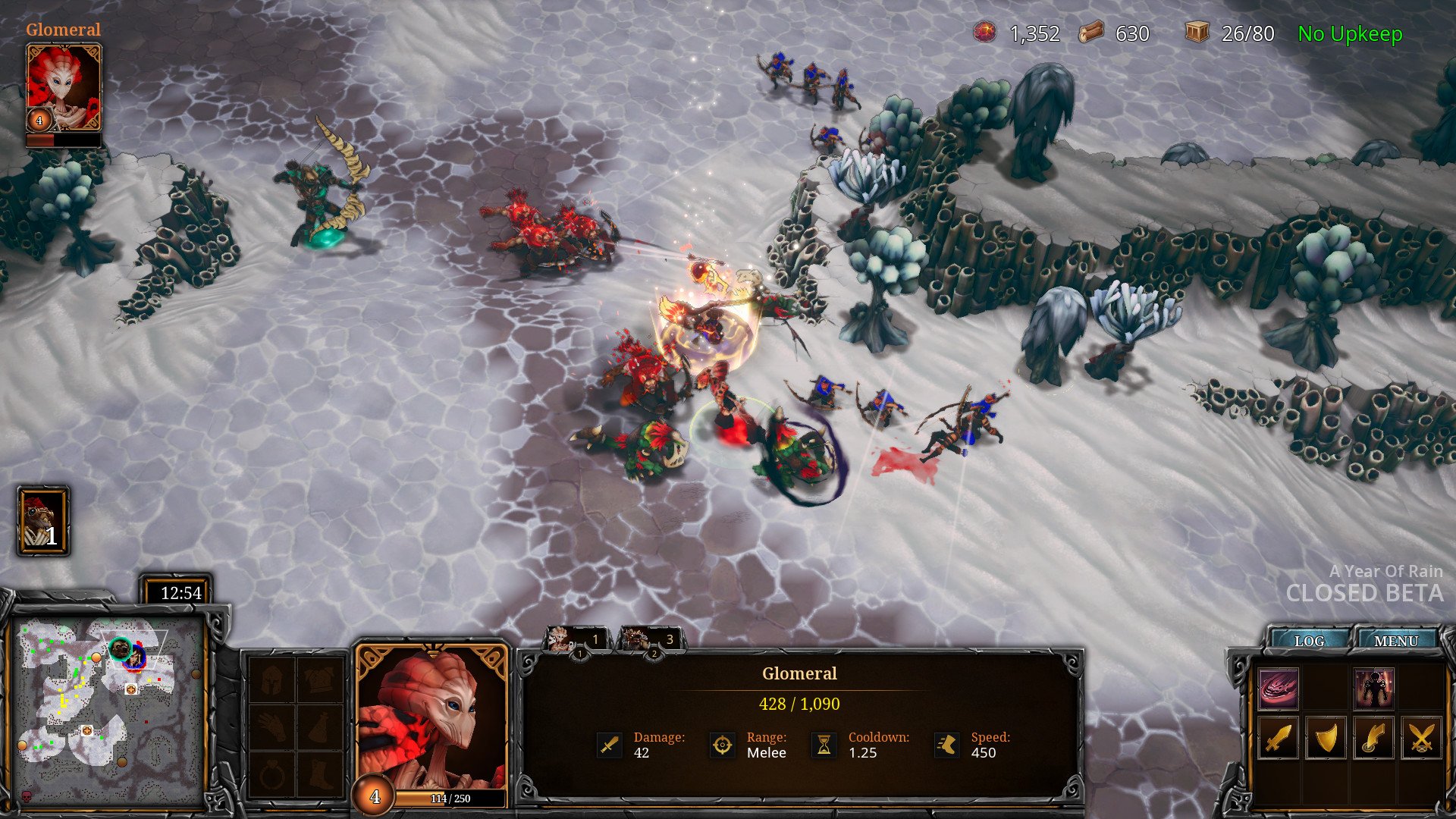Click the Range crosshair stat icon
Screen dimensions: 1456x819
[x=722, y=745]
